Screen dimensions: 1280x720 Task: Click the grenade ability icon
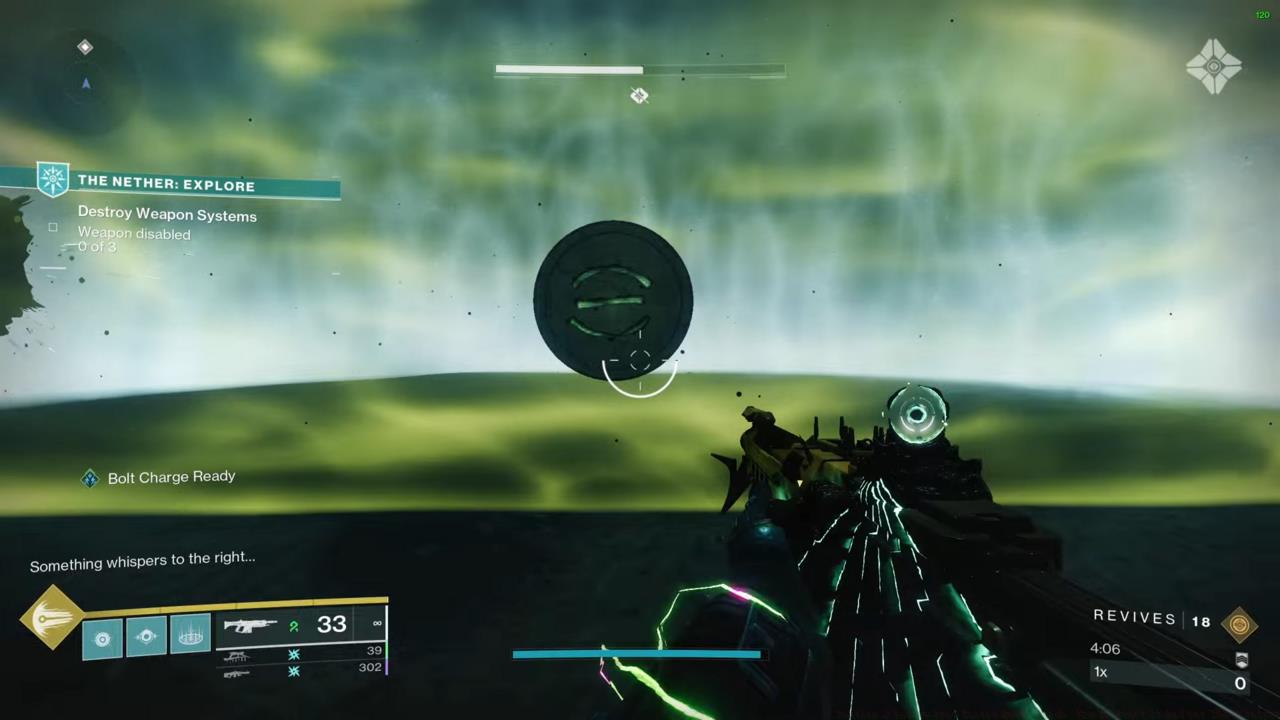[x=101, y=639]
